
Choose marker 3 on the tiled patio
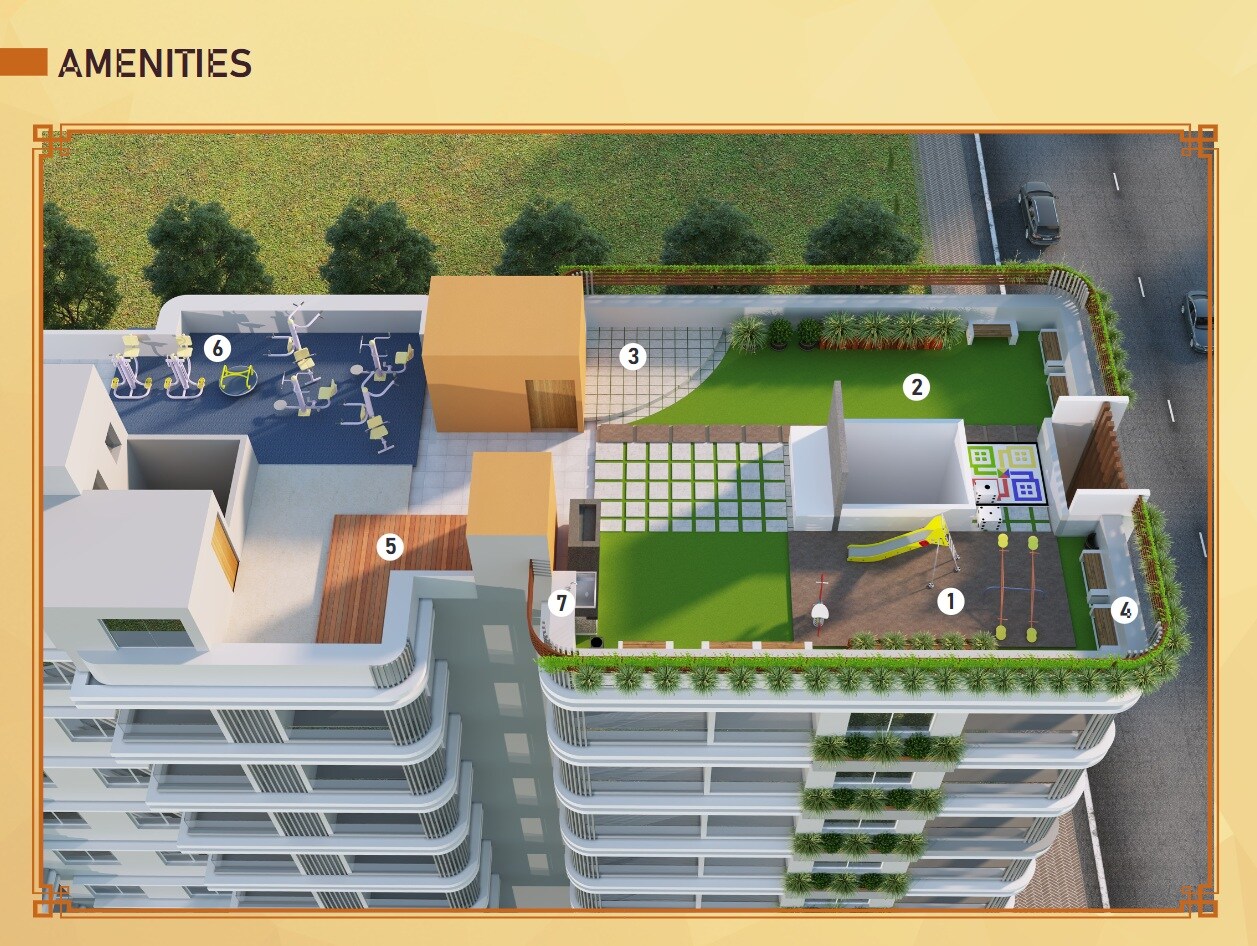coord(631,355)
